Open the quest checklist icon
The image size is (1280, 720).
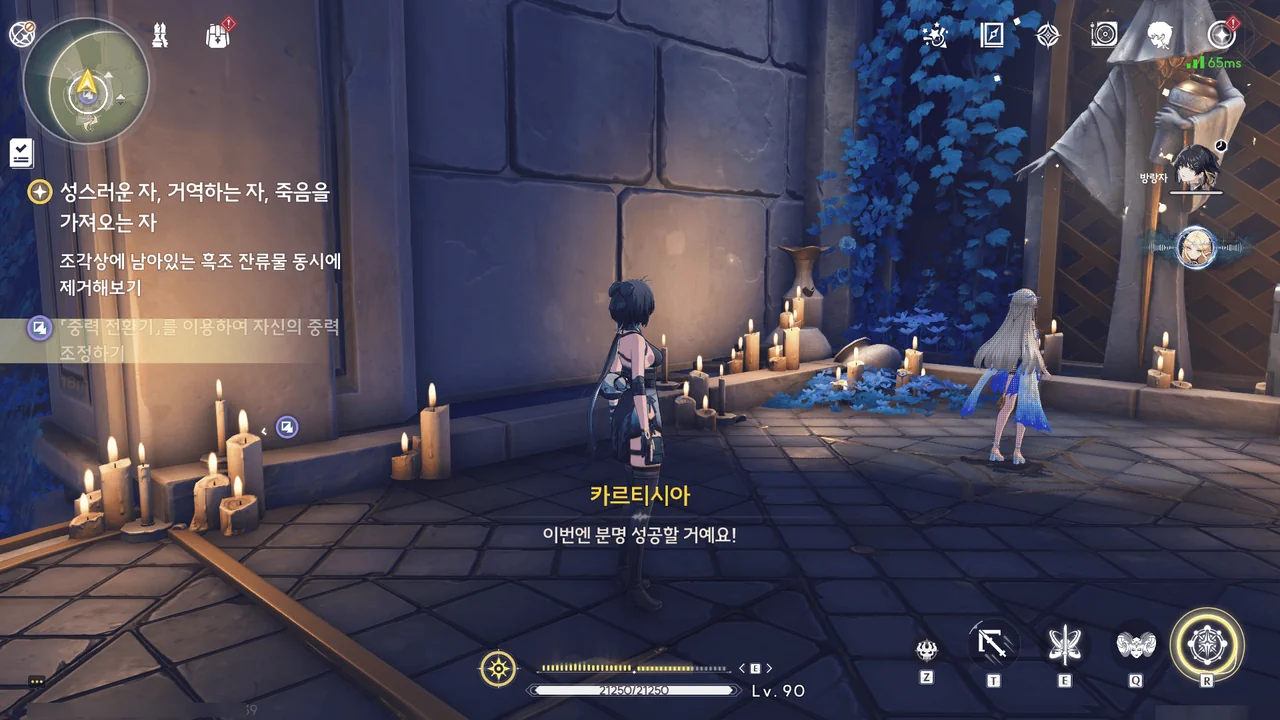pyautogui.click(x=21, y=153)
